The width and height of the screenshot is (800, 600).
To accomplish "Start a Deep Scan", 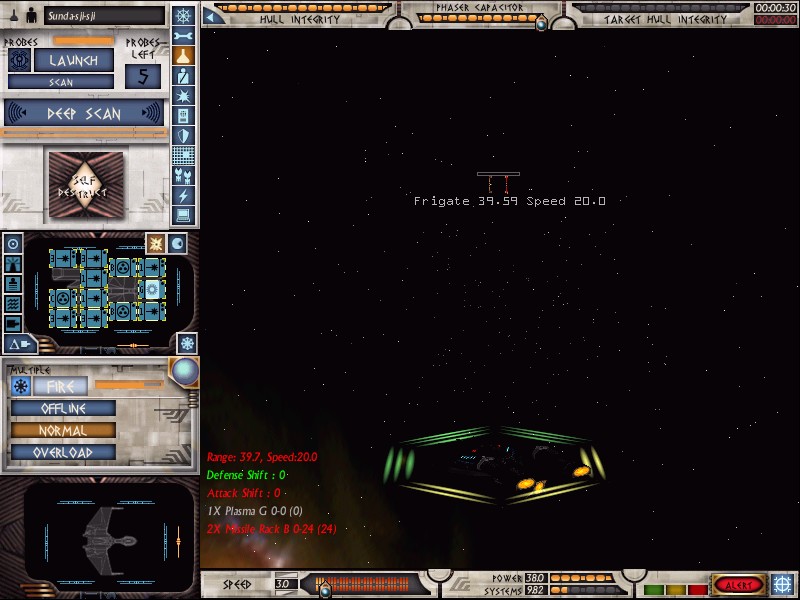I will 84,113.
